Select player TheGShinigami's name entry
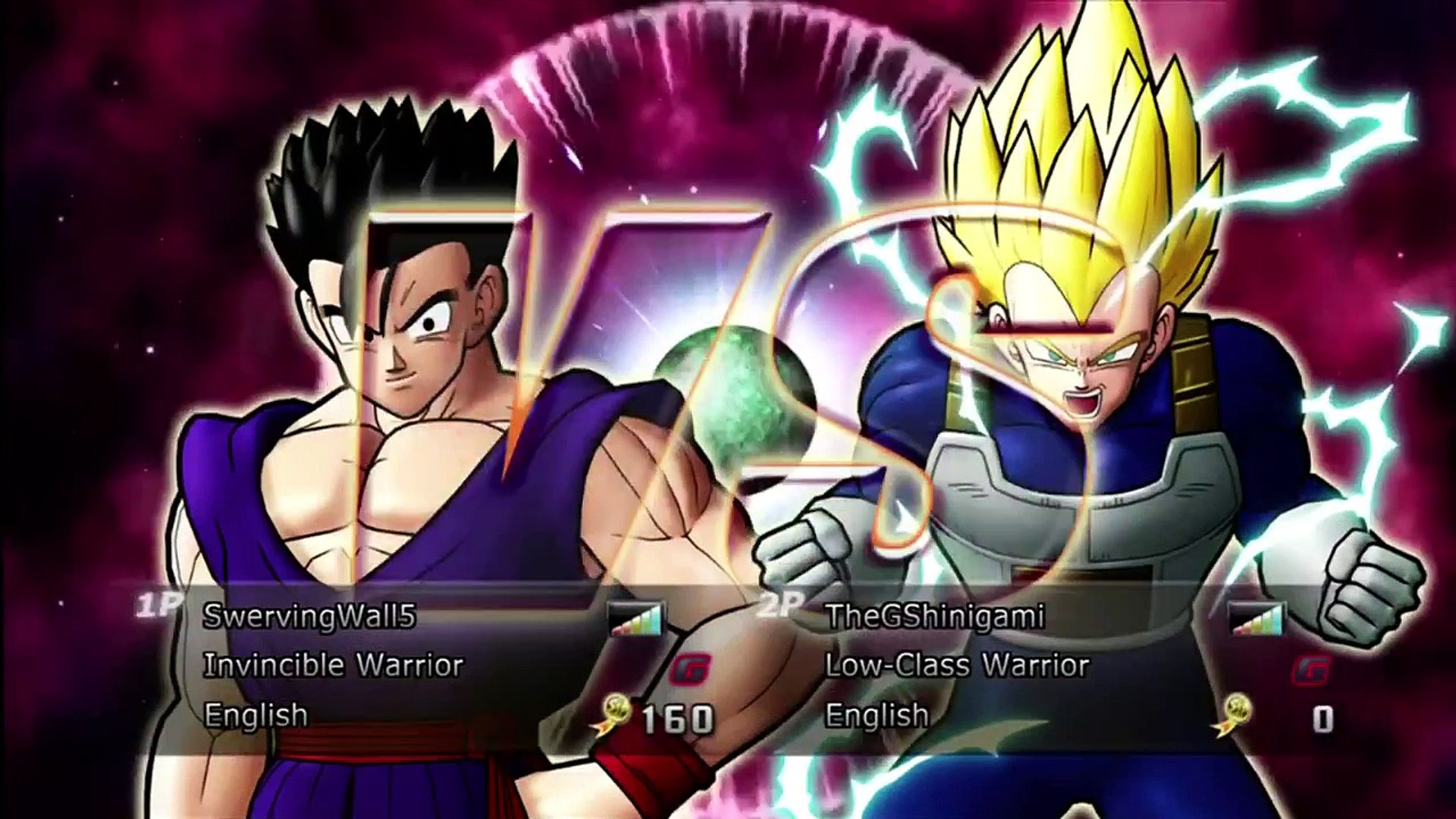This screenshot has height=819, width=1456. pyautogui.click(x=934, y=617)
